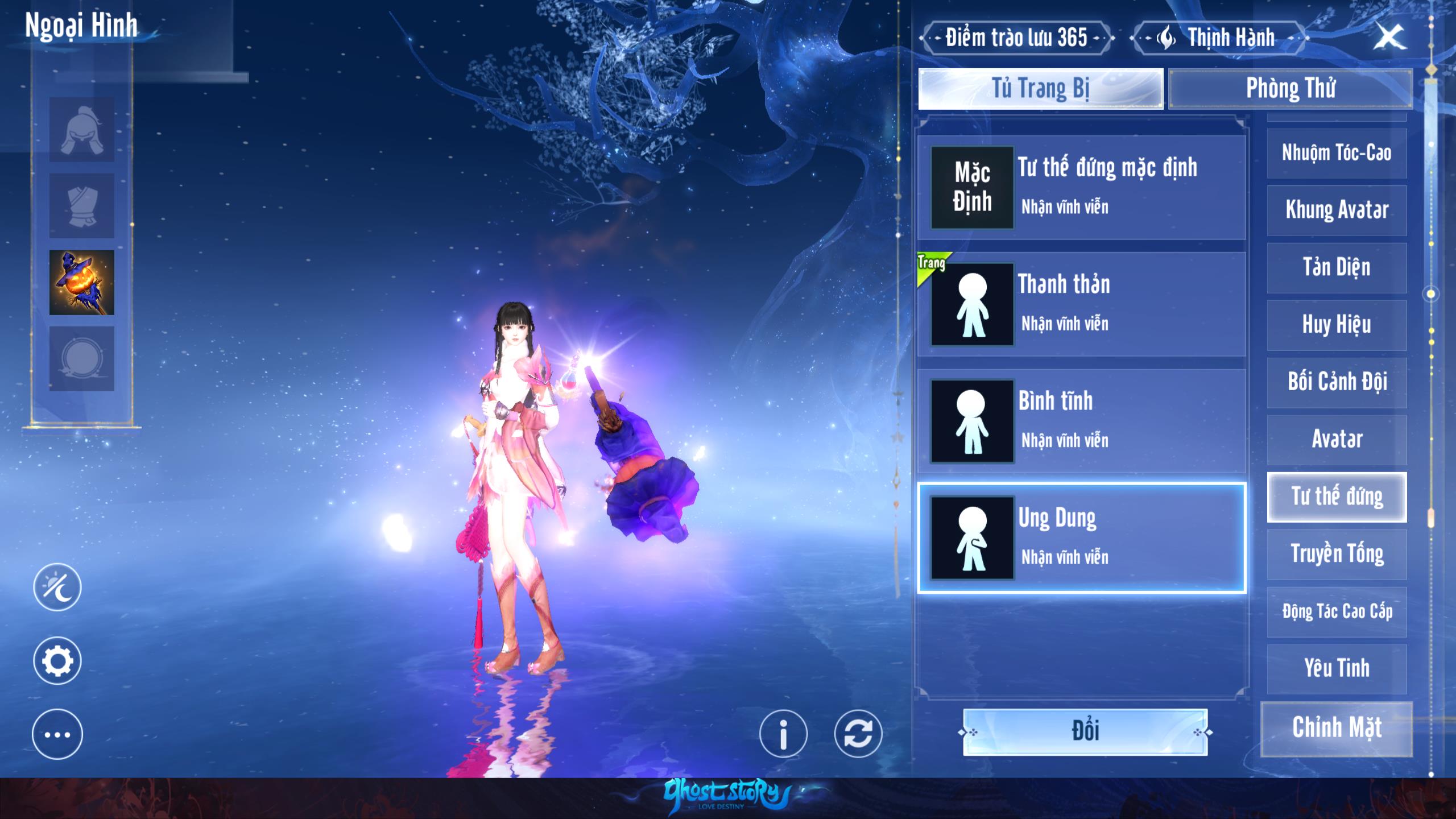View the Động Tác Cao Cấp category

coord(1337,611)
